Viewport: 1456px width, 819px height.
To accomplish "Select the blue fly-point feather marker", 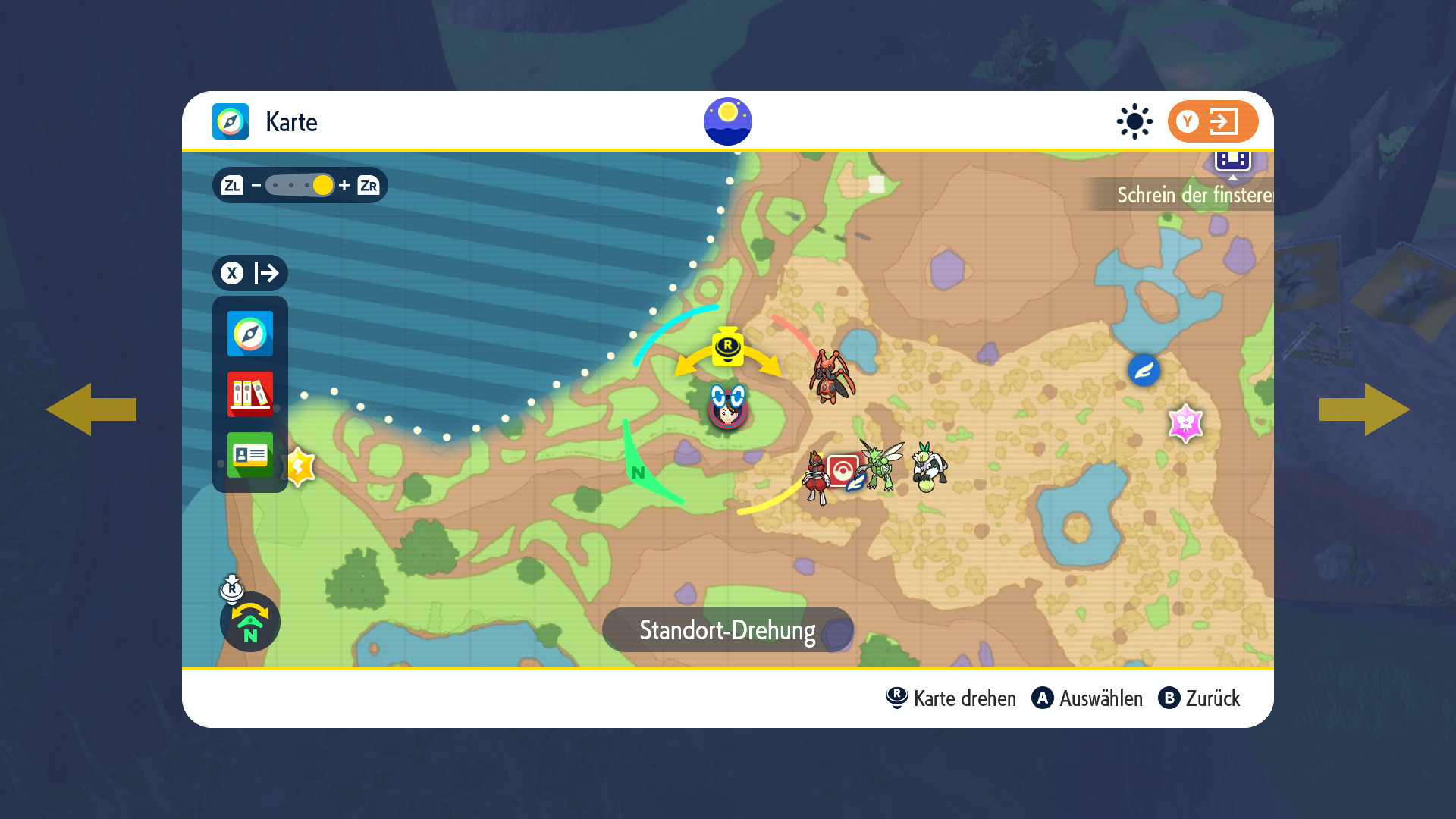I will pos(1144,371).
